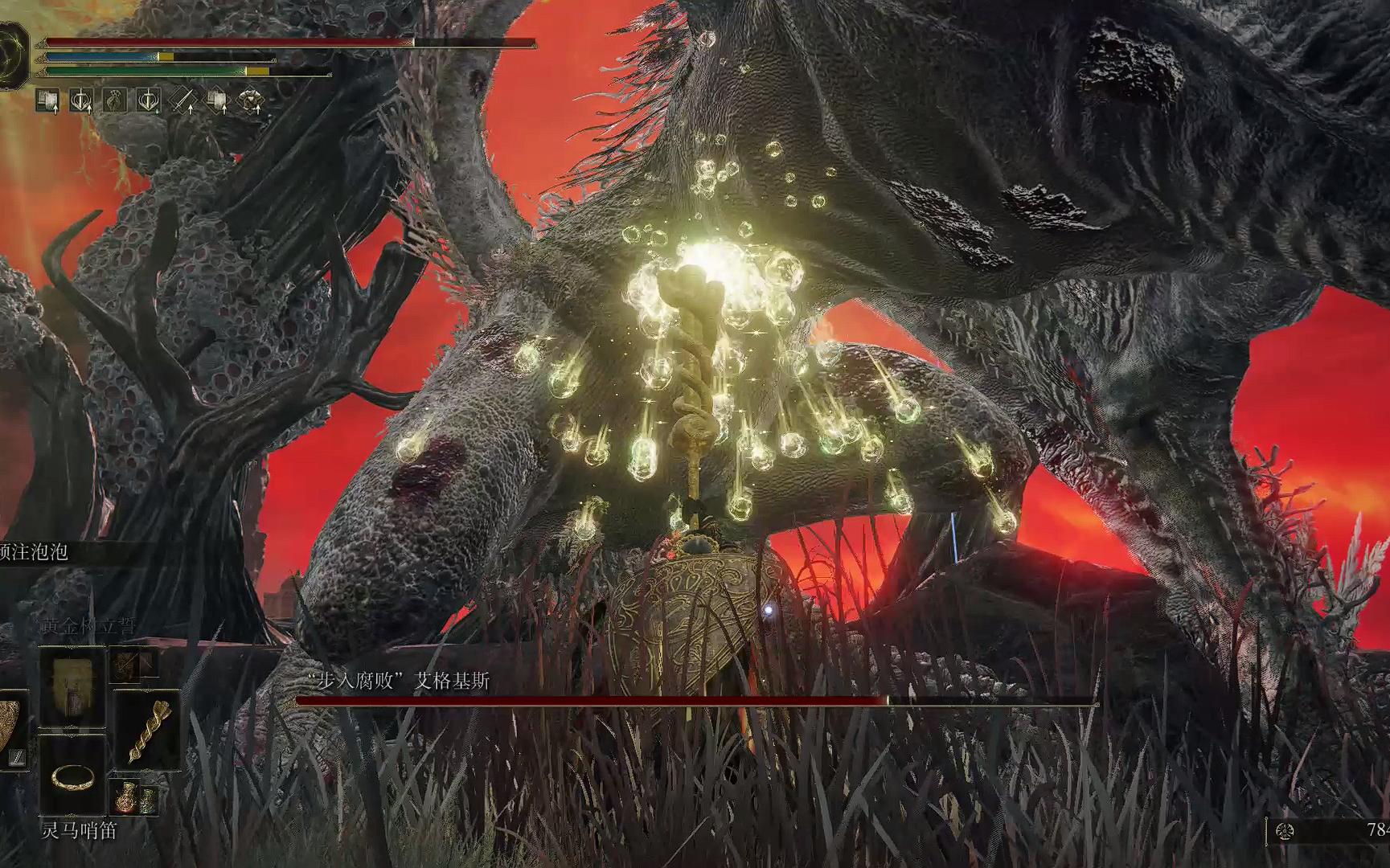
Task: Inspect the diagonal sword buff icon
Action: 183,101
